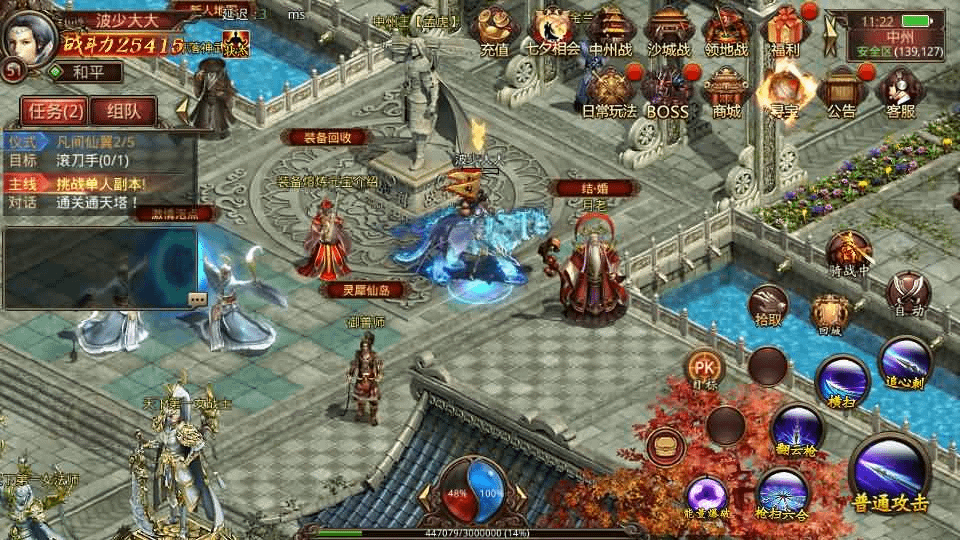Enter the 沙城战 battle menu
Screen dimensions: 960x540
click(668, 31)
